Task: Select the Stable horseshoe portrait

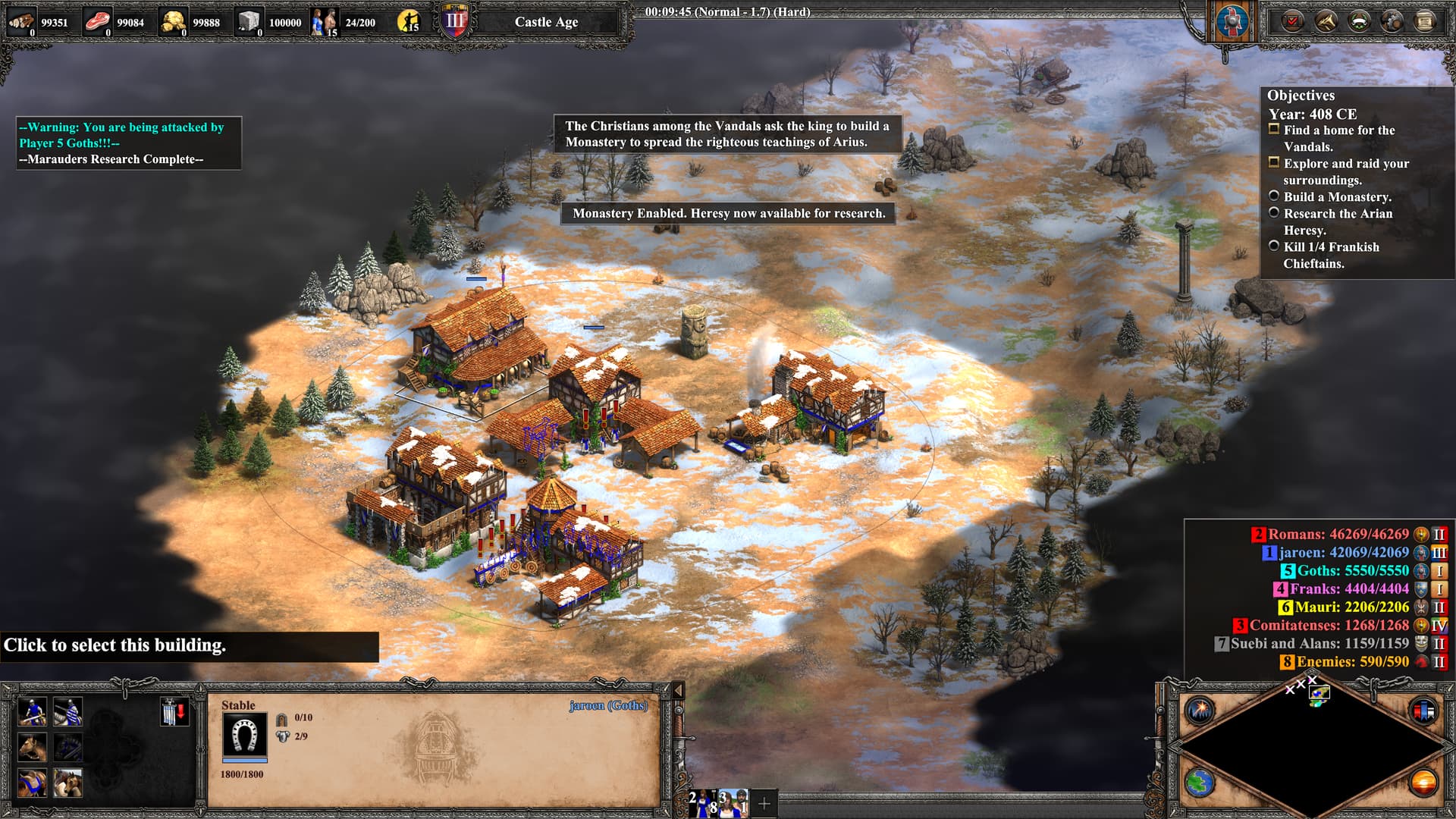Action: [x=244, y=735]
